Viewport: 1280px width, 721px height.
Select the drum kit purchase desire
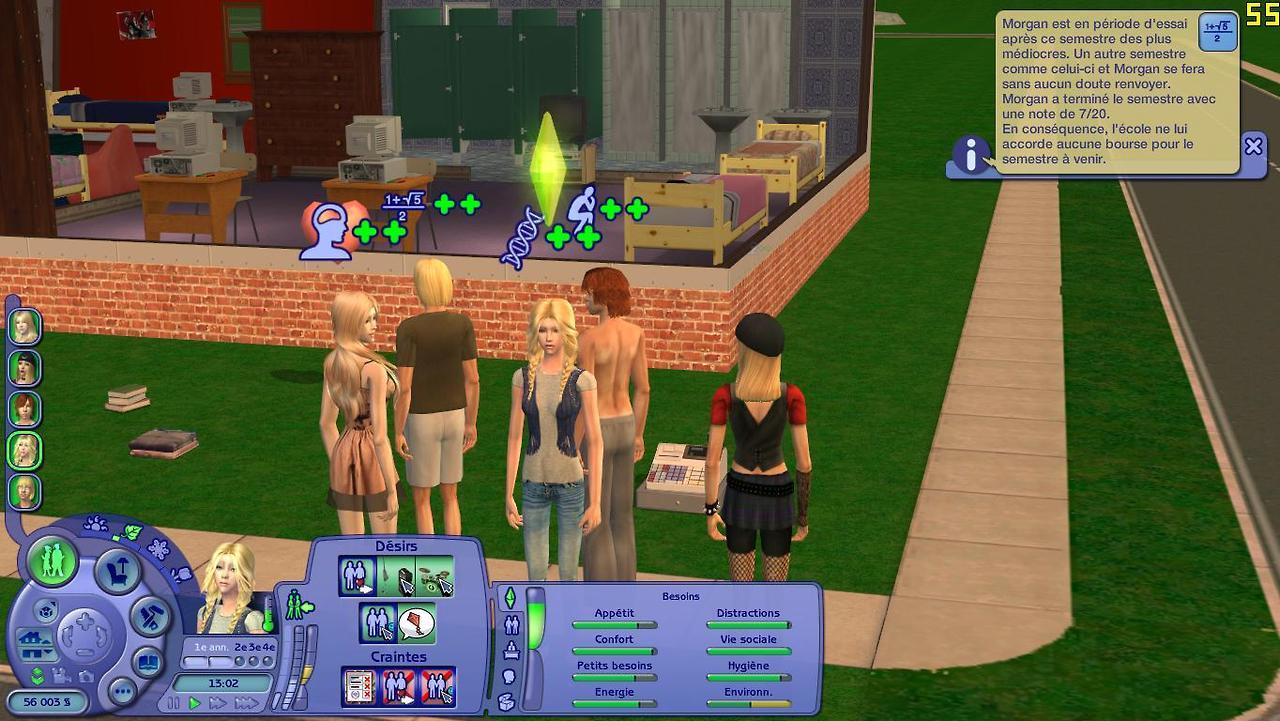[435, 576]
